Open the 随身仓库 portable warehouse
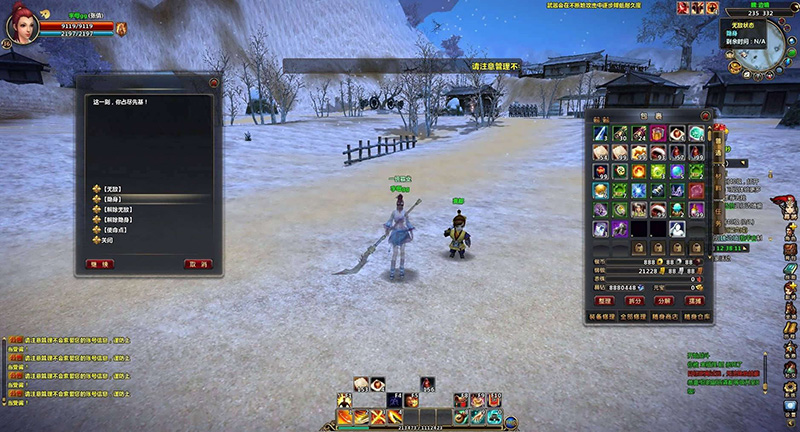800x432 pixels. click(695, 315)
